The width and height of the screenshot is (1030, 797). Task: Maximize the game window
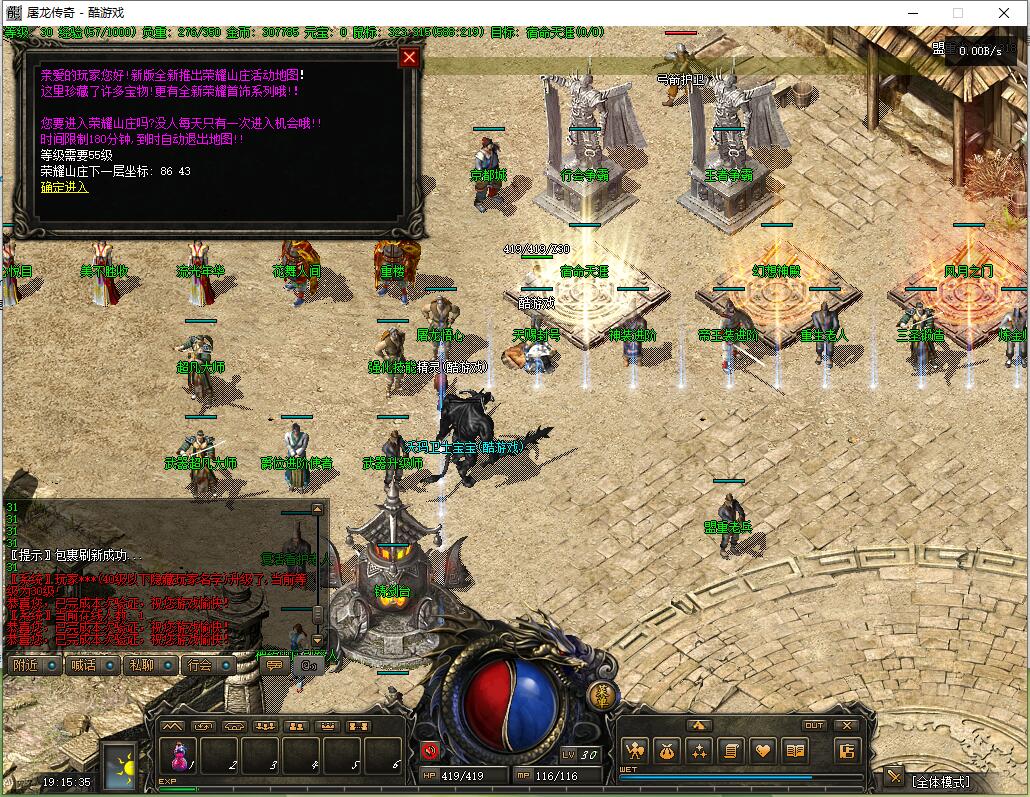click(957, 13)
